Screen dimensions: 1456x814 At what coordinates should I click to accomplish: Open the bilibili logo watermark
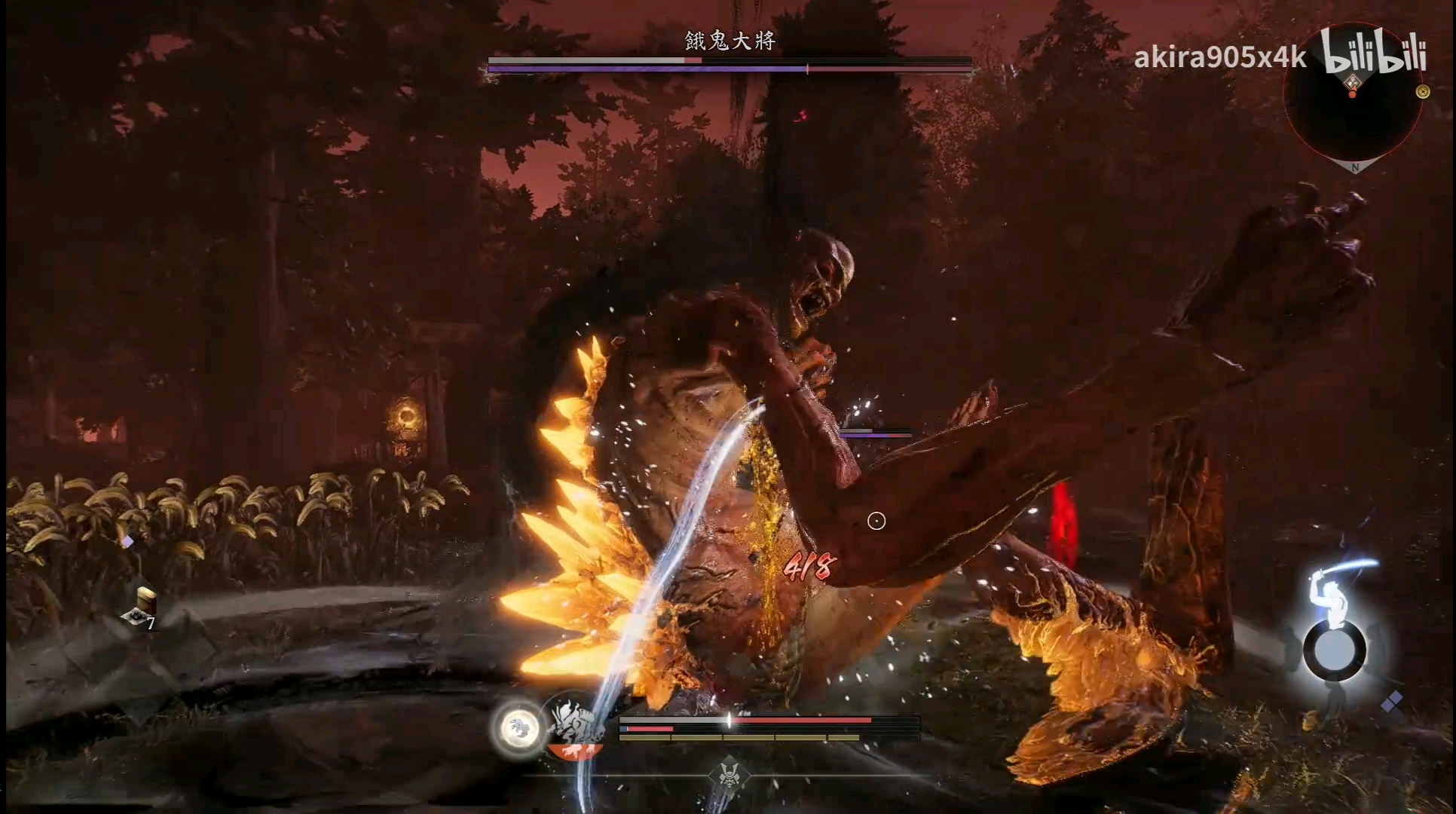(x=1375, y=53)
